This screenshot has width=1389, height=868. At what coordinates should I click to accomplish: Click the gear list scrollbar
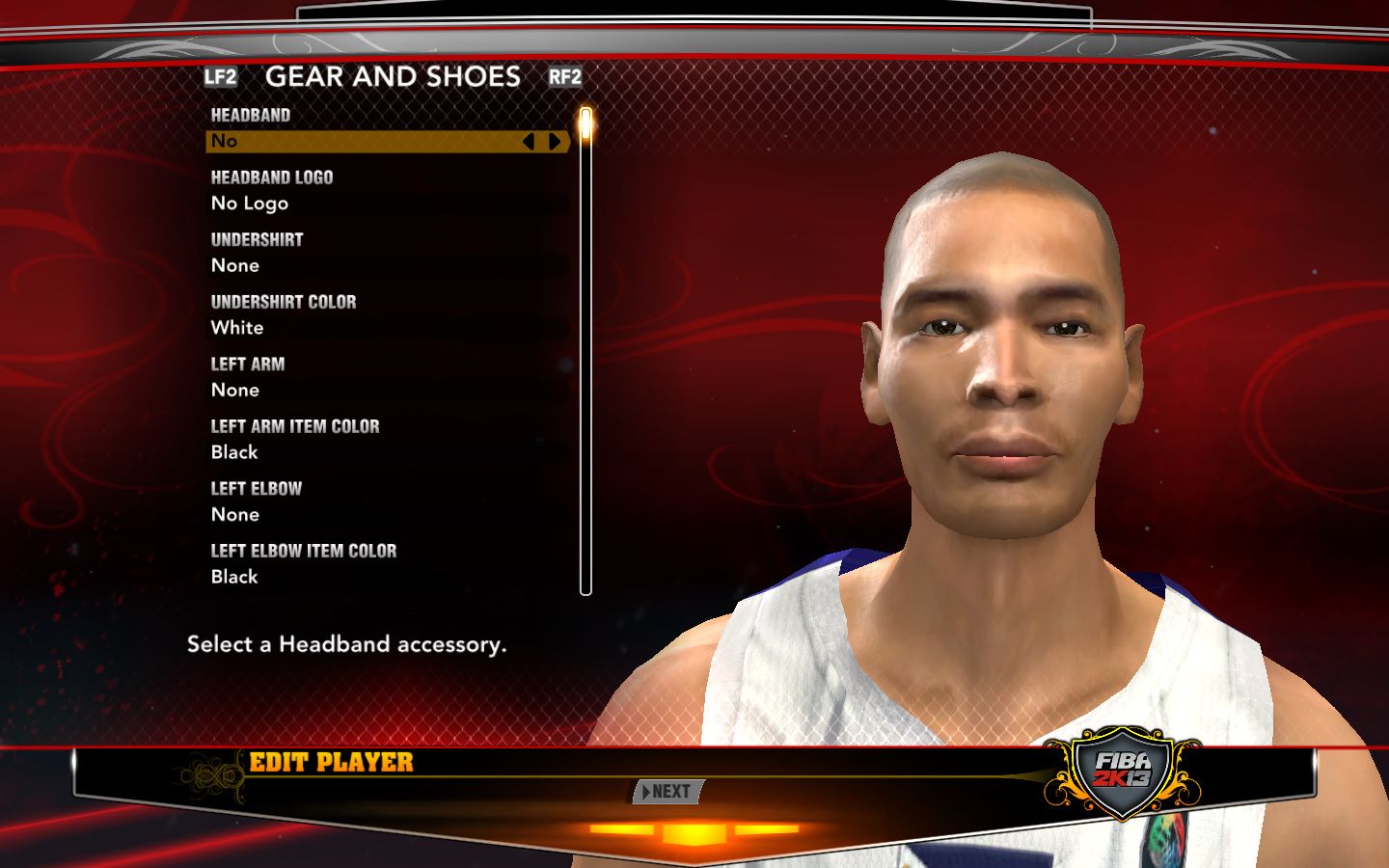click(586, 353)
